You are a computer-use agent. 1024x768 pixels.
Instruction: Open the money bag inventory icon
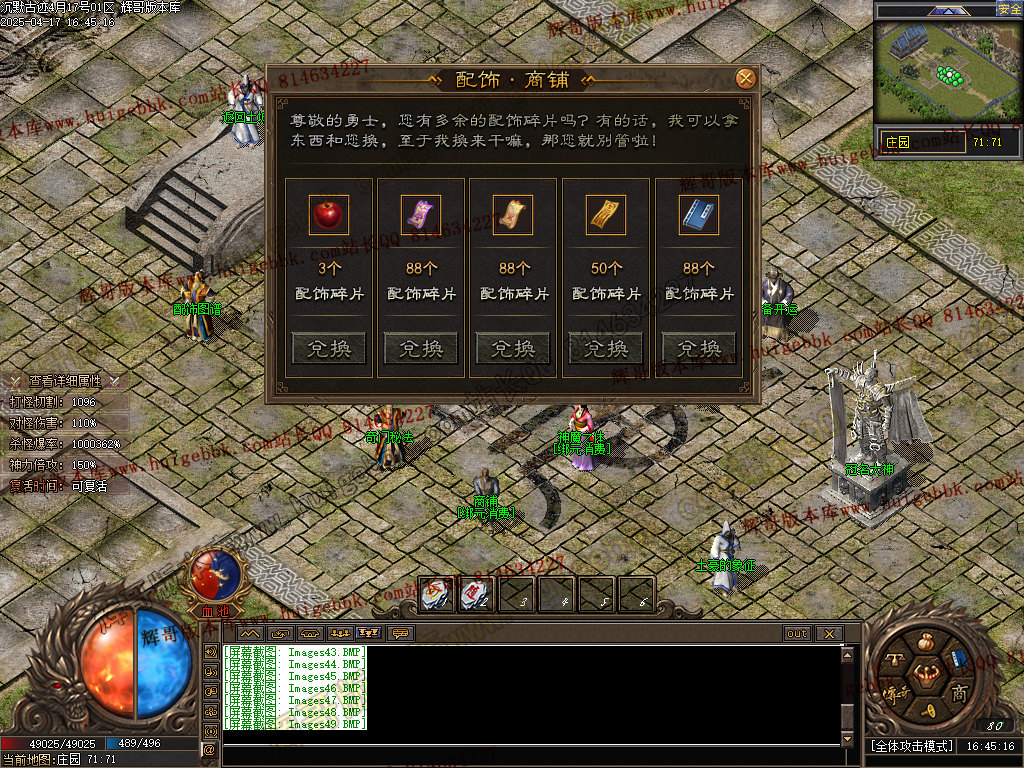click(926, 641)
